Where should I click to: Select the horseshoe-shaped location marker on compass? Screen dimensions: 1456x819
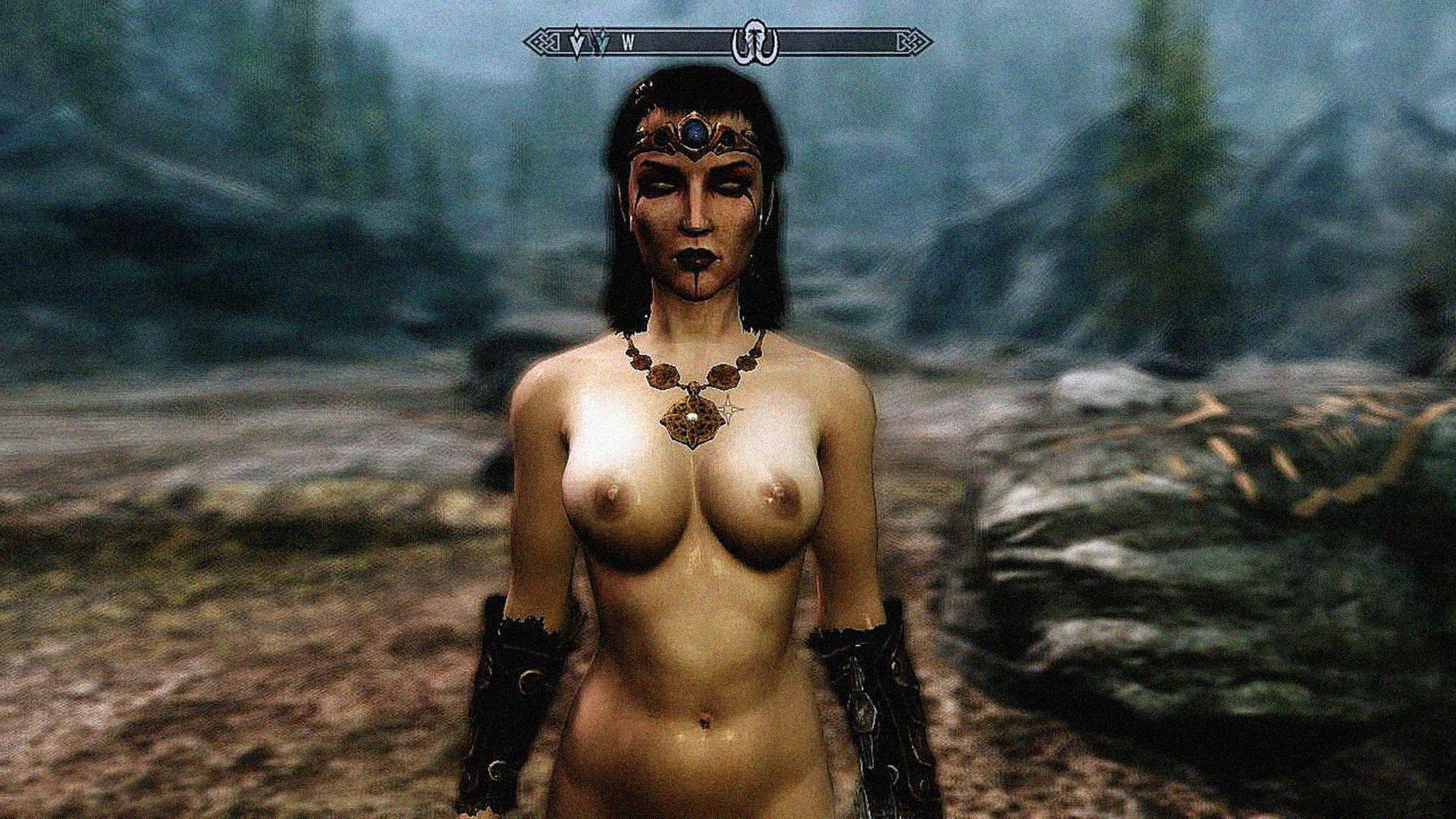click(755, 42)
